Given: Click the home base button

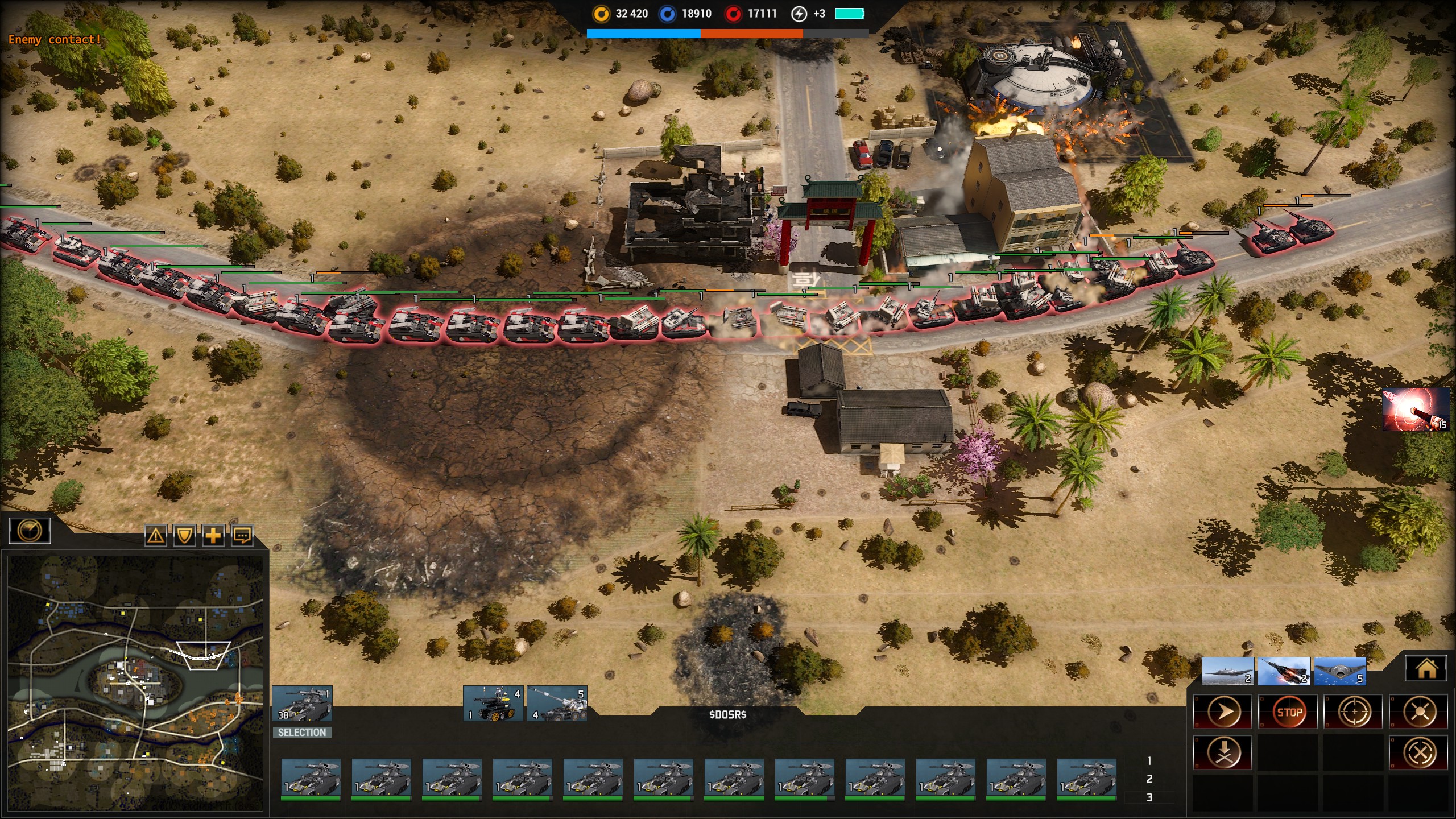Looking at the screenshot, I should 1426,669.
